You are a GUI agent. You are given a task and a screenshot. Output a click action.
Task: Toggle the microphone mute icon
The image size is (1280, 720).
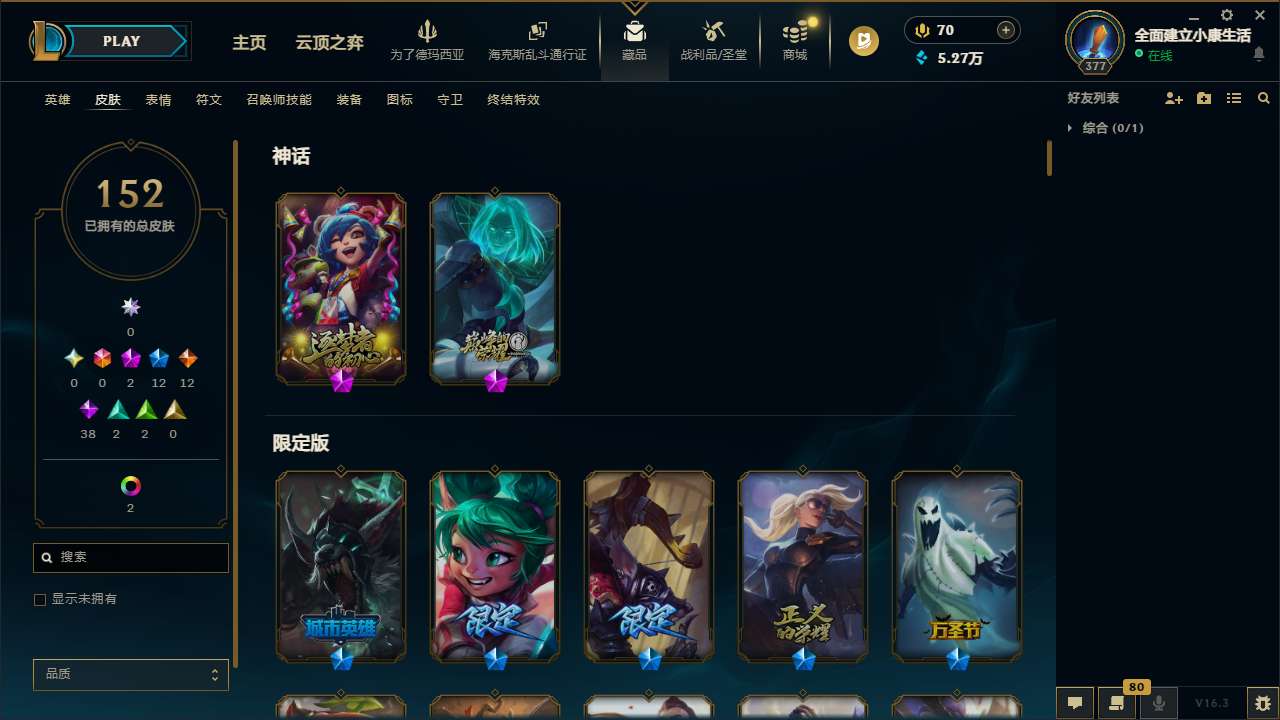pos(1159,703)
